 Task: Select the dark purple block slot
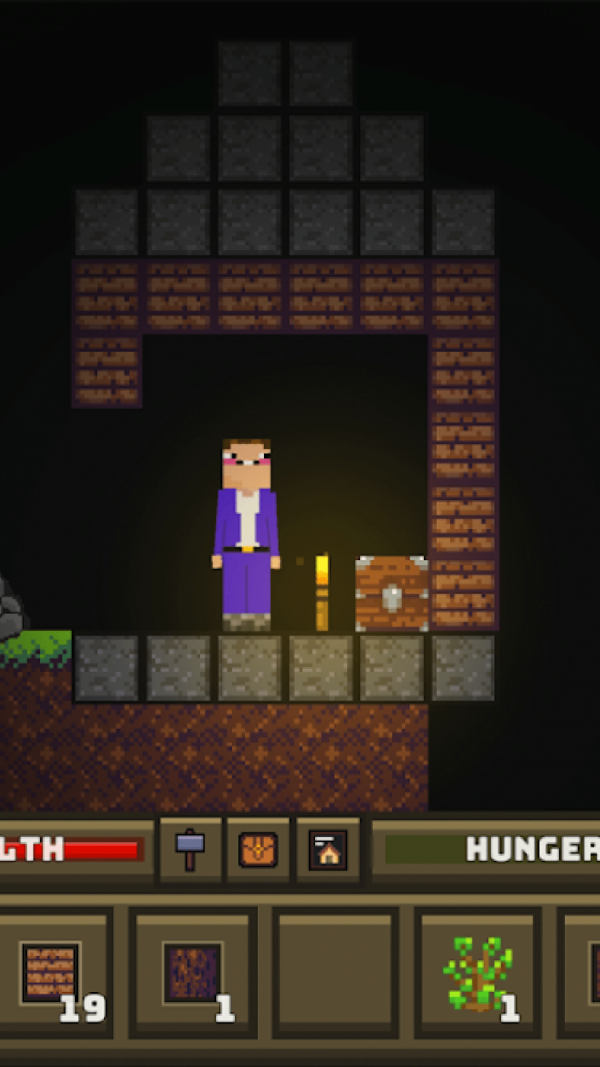[192, 973]
